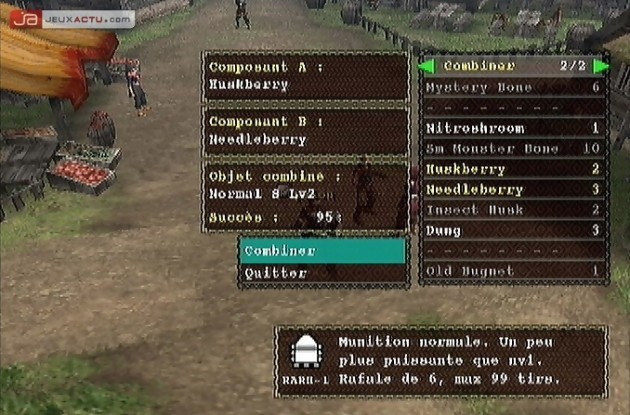Select the Composant A Huskberry slot
Viewport: 630px width, 415px height.
306,76
